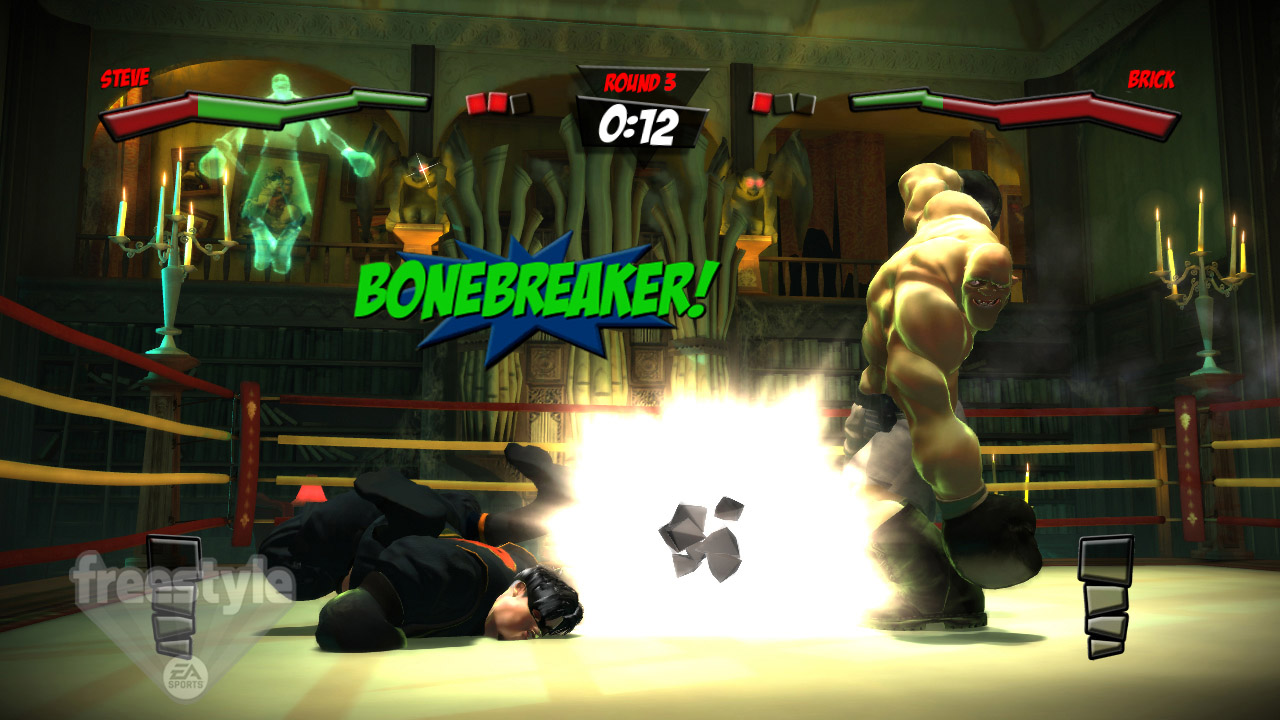This screenshot has width=1280, height=720.
Task: Expand Steve's breaker meter blocks
Action: [172, 595]
